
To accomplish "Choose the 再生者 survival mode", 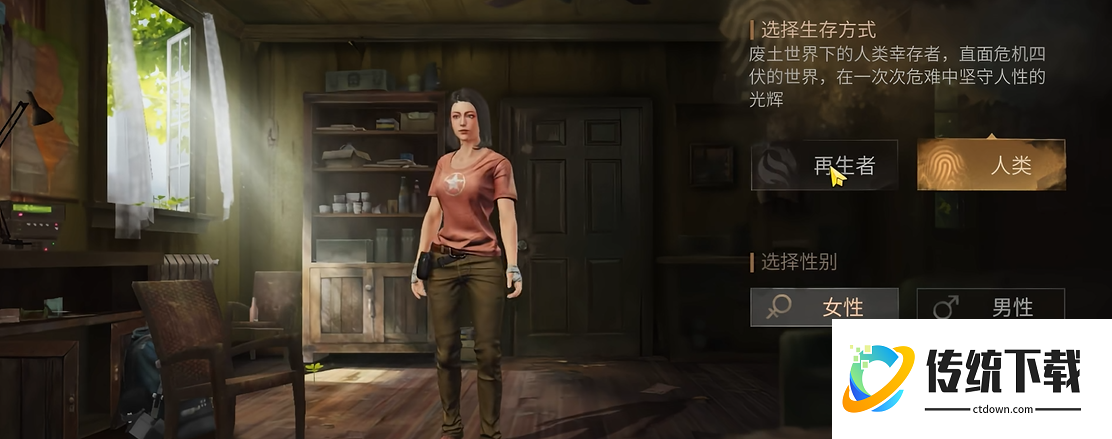I will (824, 165).
